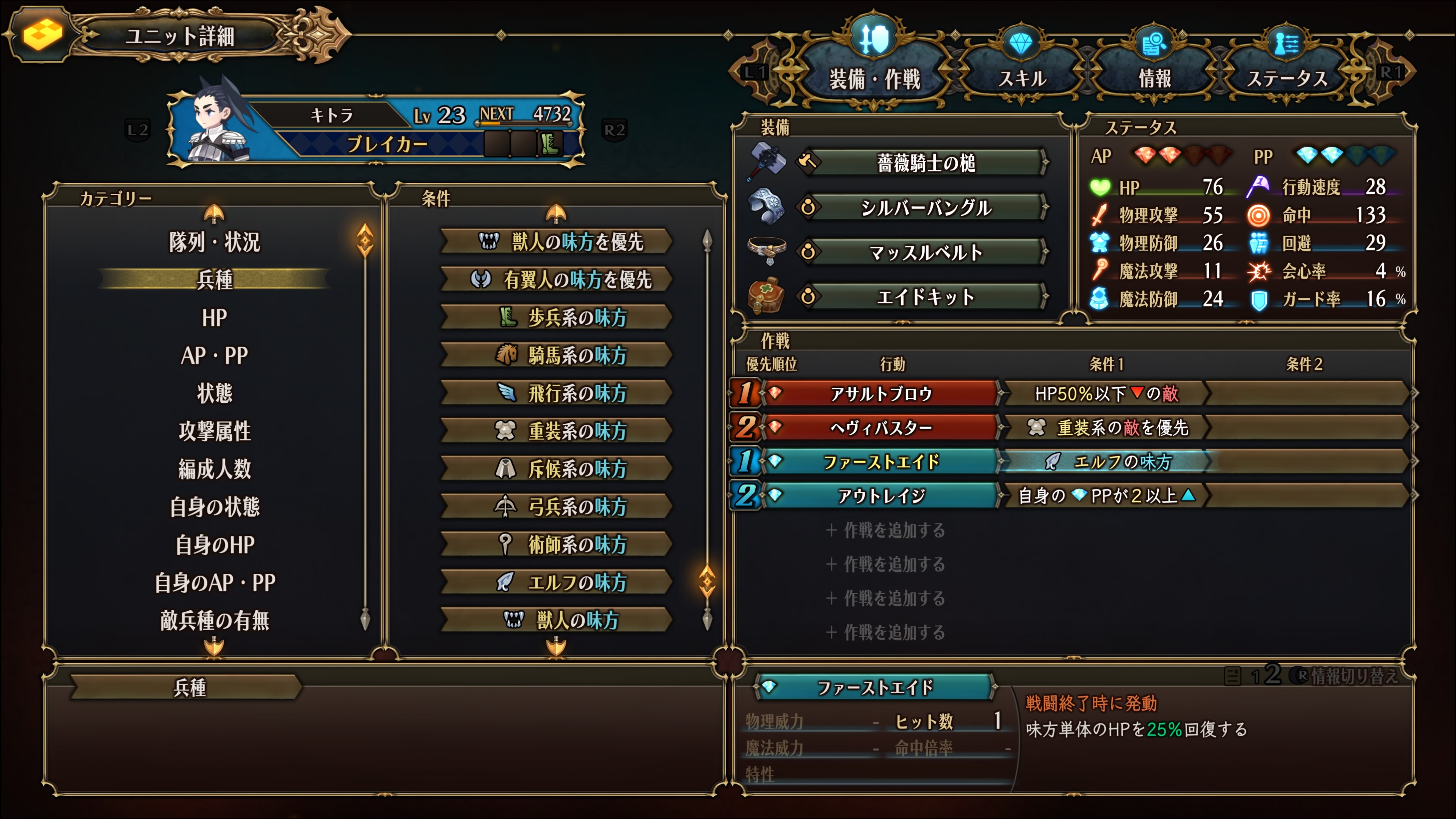Show the ステータス tab
Viewport: 1456px width, 819px height.
[x=1287, y=78]
